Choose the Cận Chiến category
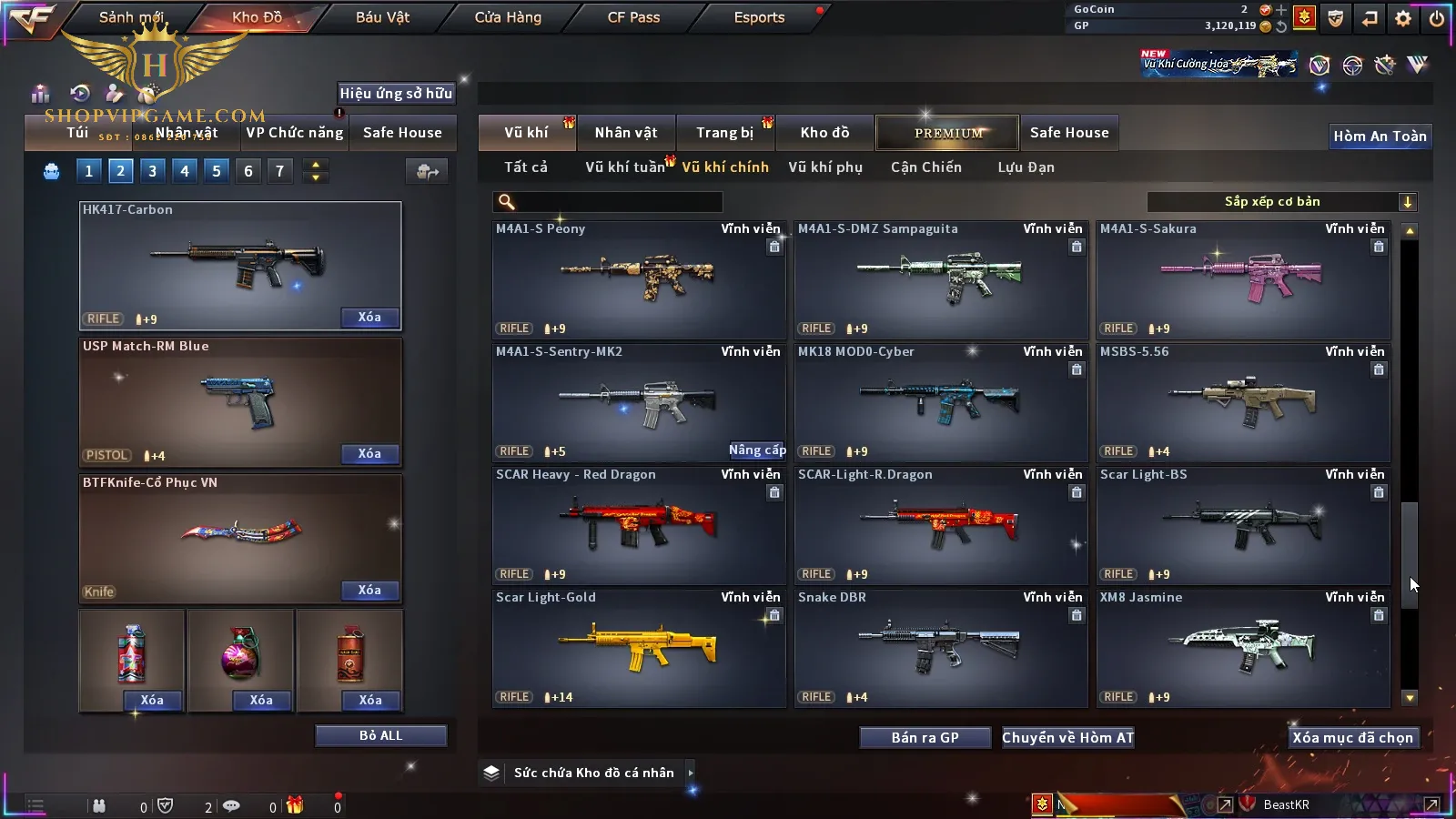The height and width of the screenshot is (819, 1456). coord(925,167)
